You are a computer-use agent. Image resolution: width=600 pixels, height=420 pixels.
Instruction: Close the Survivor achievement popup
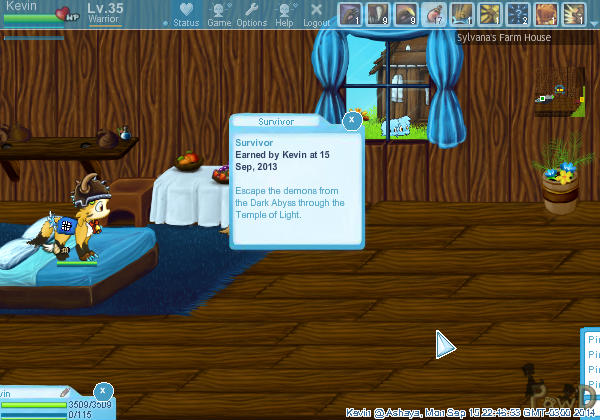[x=352, y=120]
